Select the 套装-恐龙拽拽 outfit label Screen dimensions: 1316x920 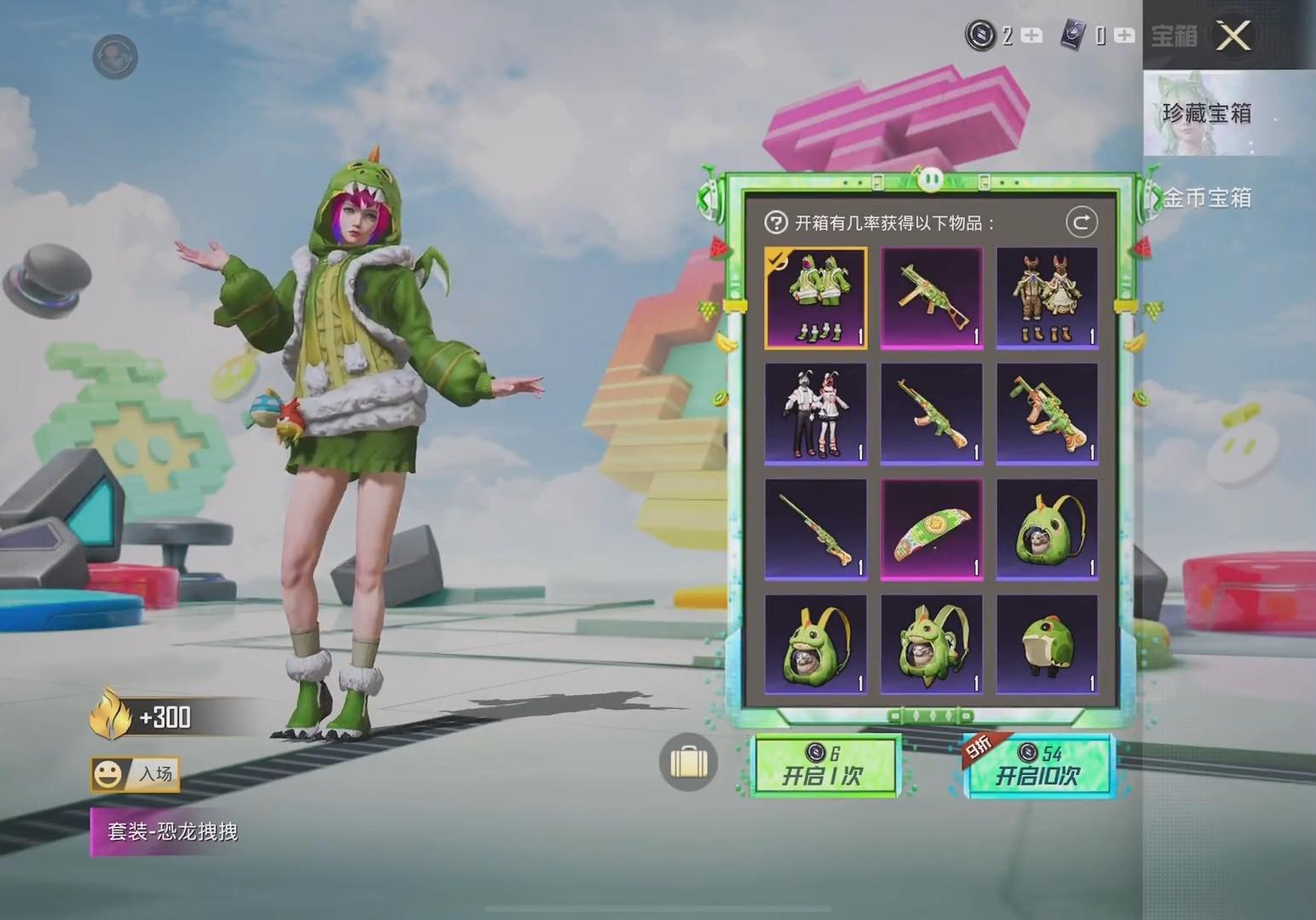pyautogui.click(x=171, y=831)
